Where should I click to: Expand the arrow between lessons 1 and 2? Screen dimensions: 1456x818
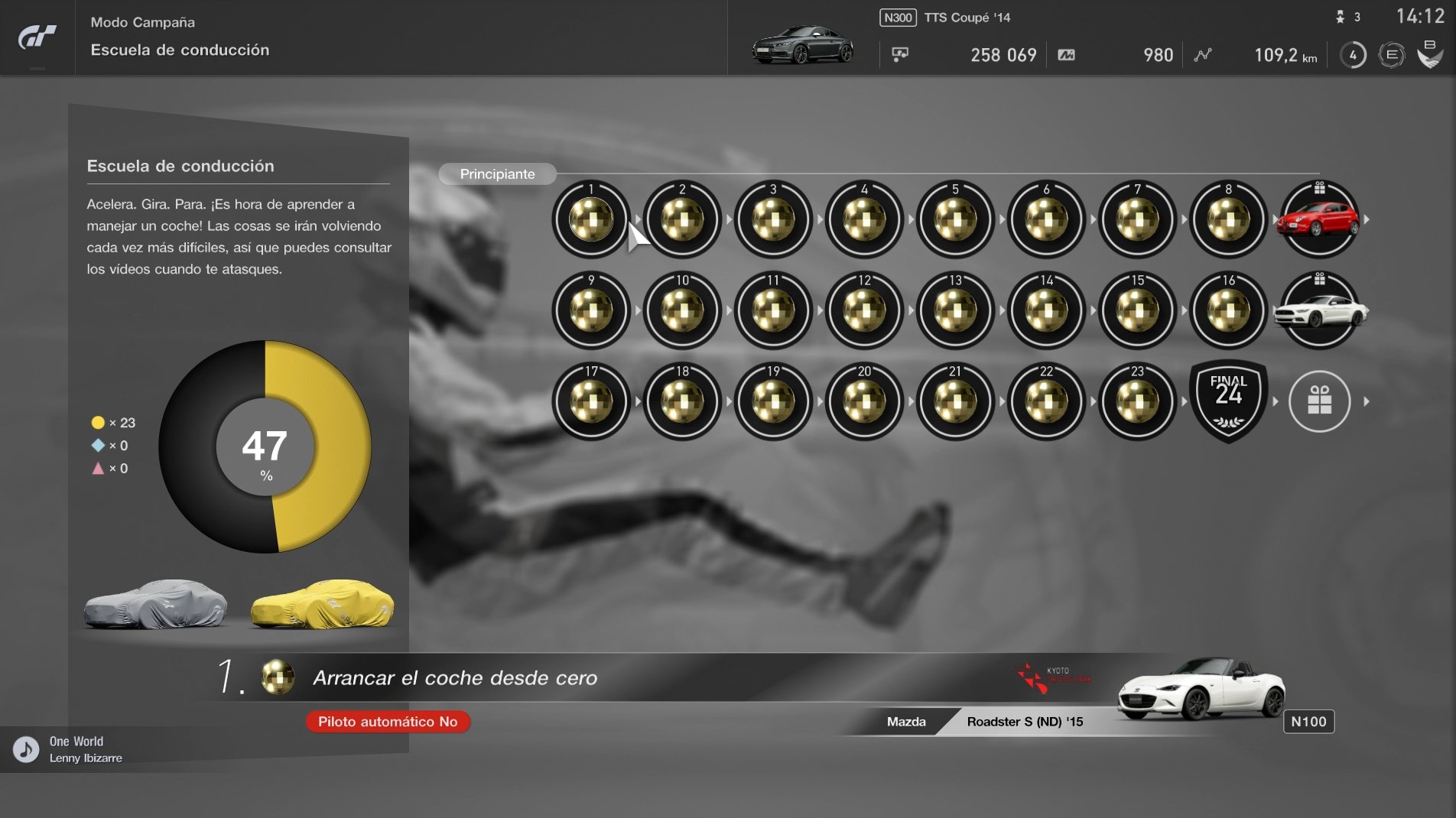(636, 220)
